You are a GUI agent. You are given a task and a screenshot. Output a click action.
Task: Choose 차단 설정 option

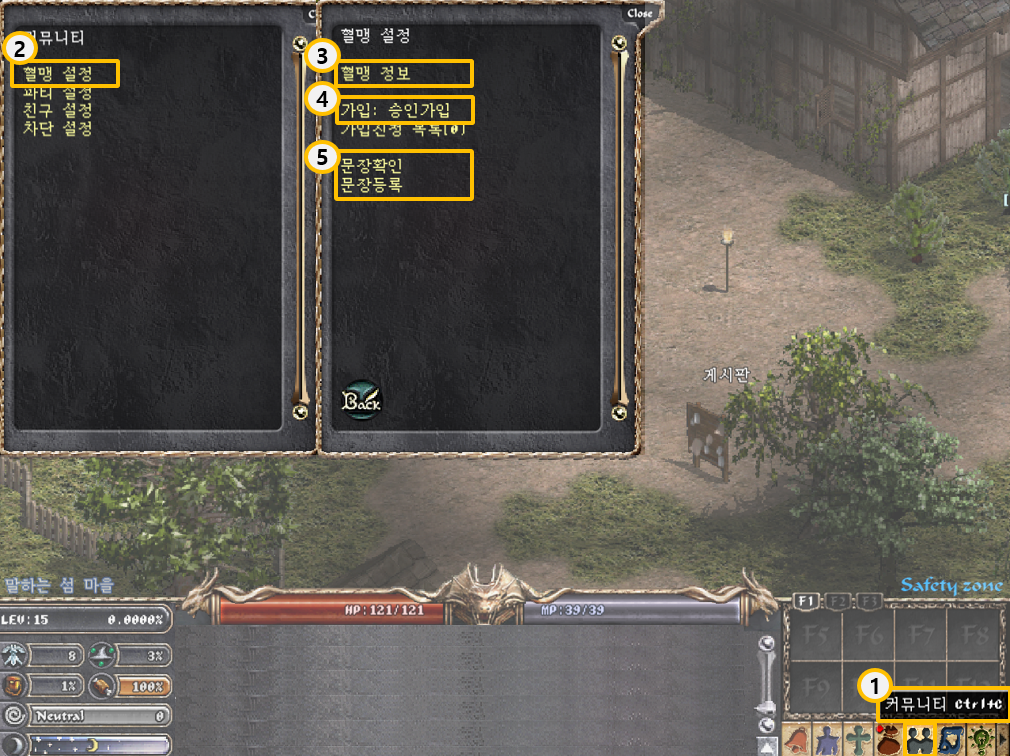57,129
